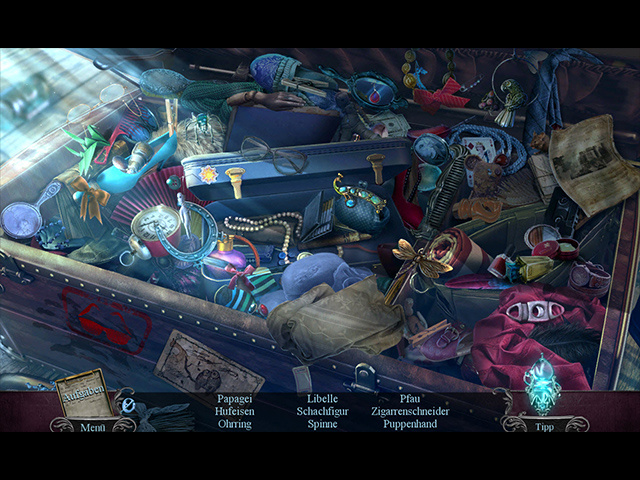Open the Aufgaben task notes
The image size is (640, 480).
(x=84, y=393)
